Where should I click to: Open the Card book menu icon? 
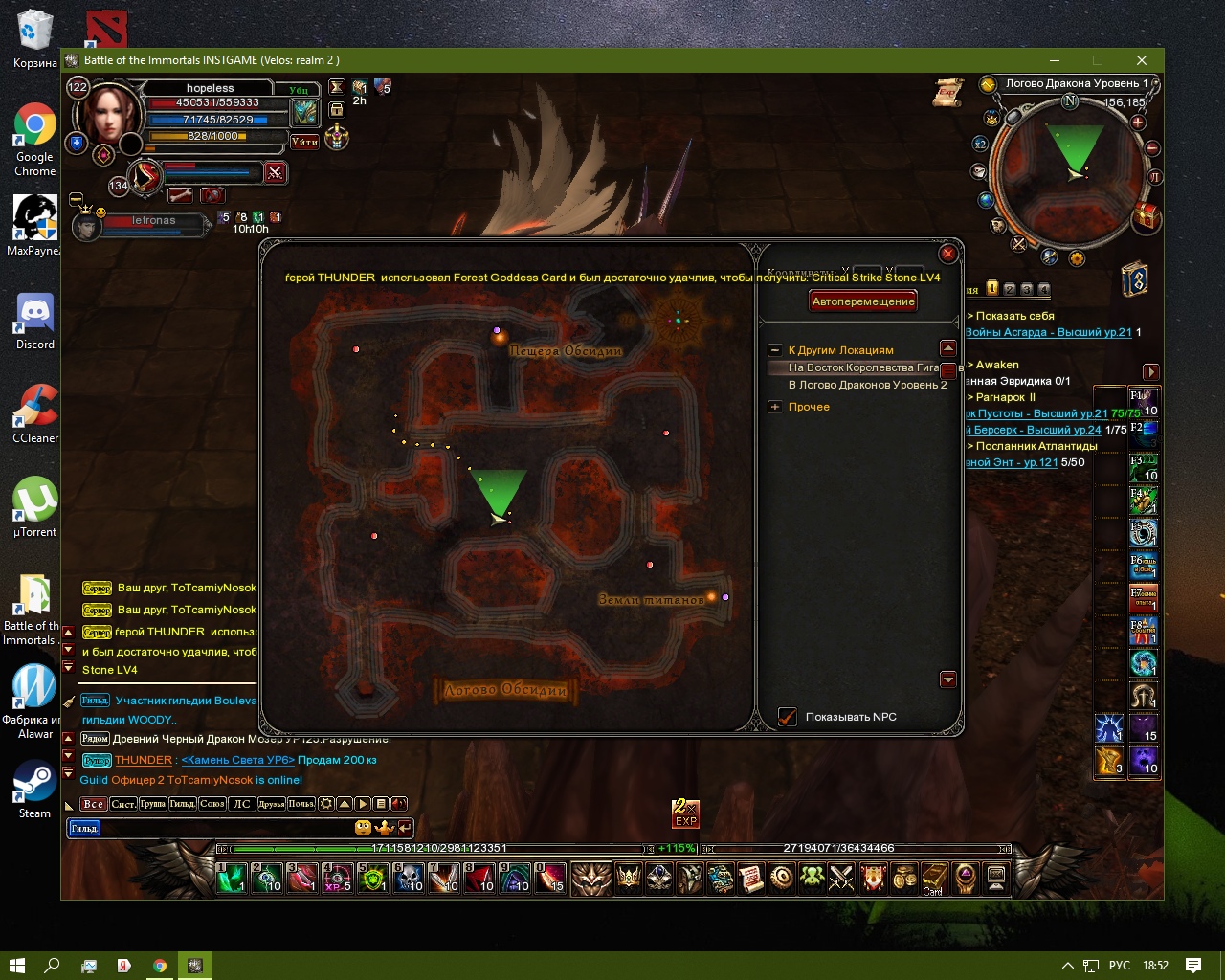[933, 878]
